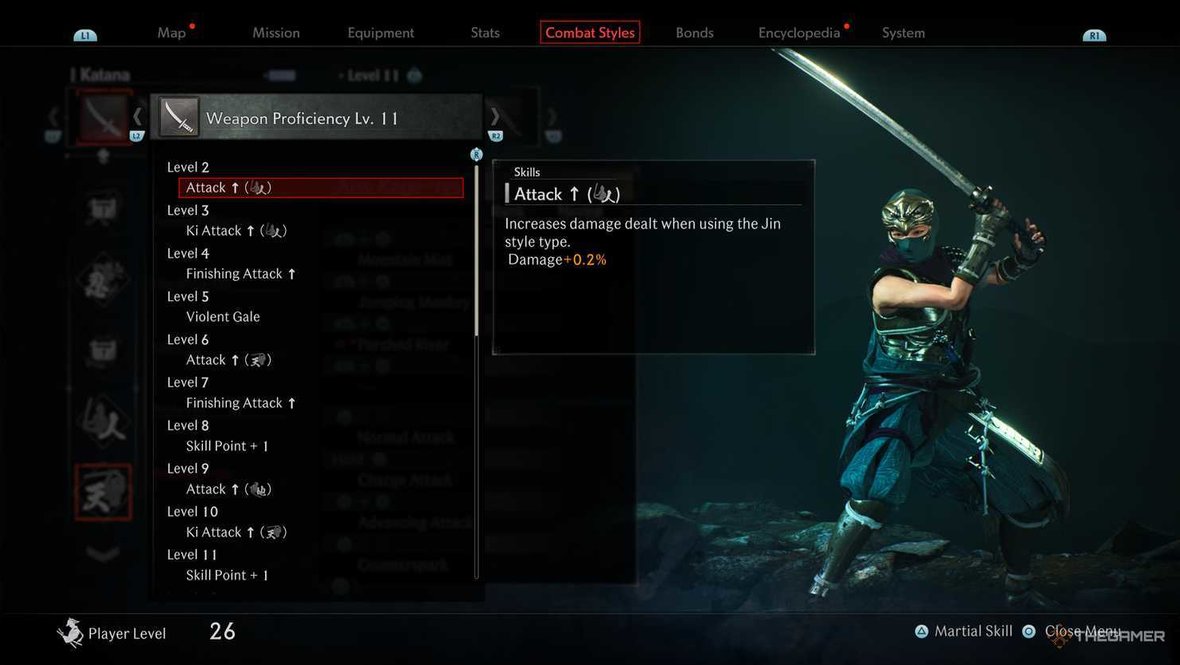
Task: Select the Level 8 Skill Point +1 row
Action: (227, 446)
